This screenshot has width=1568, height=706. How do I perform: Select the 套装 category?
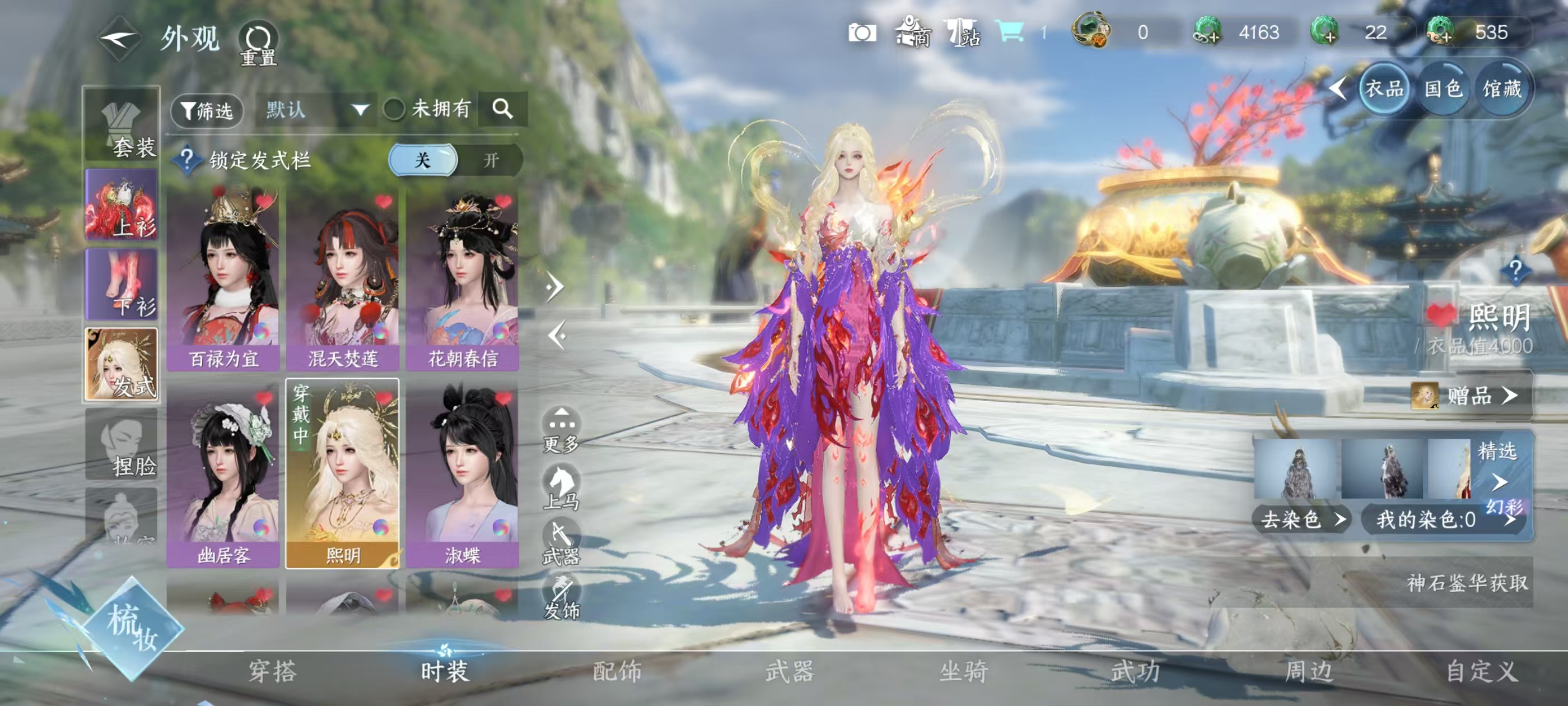(122, 126)
